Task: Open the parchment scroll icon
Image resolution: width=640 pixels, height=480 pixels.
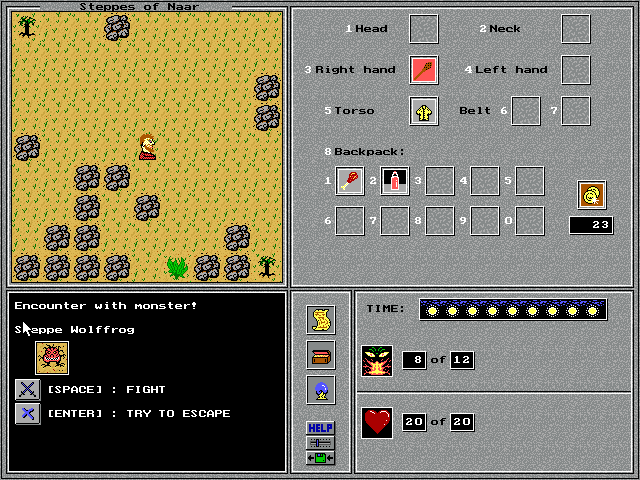Action: tap(321, 320)
